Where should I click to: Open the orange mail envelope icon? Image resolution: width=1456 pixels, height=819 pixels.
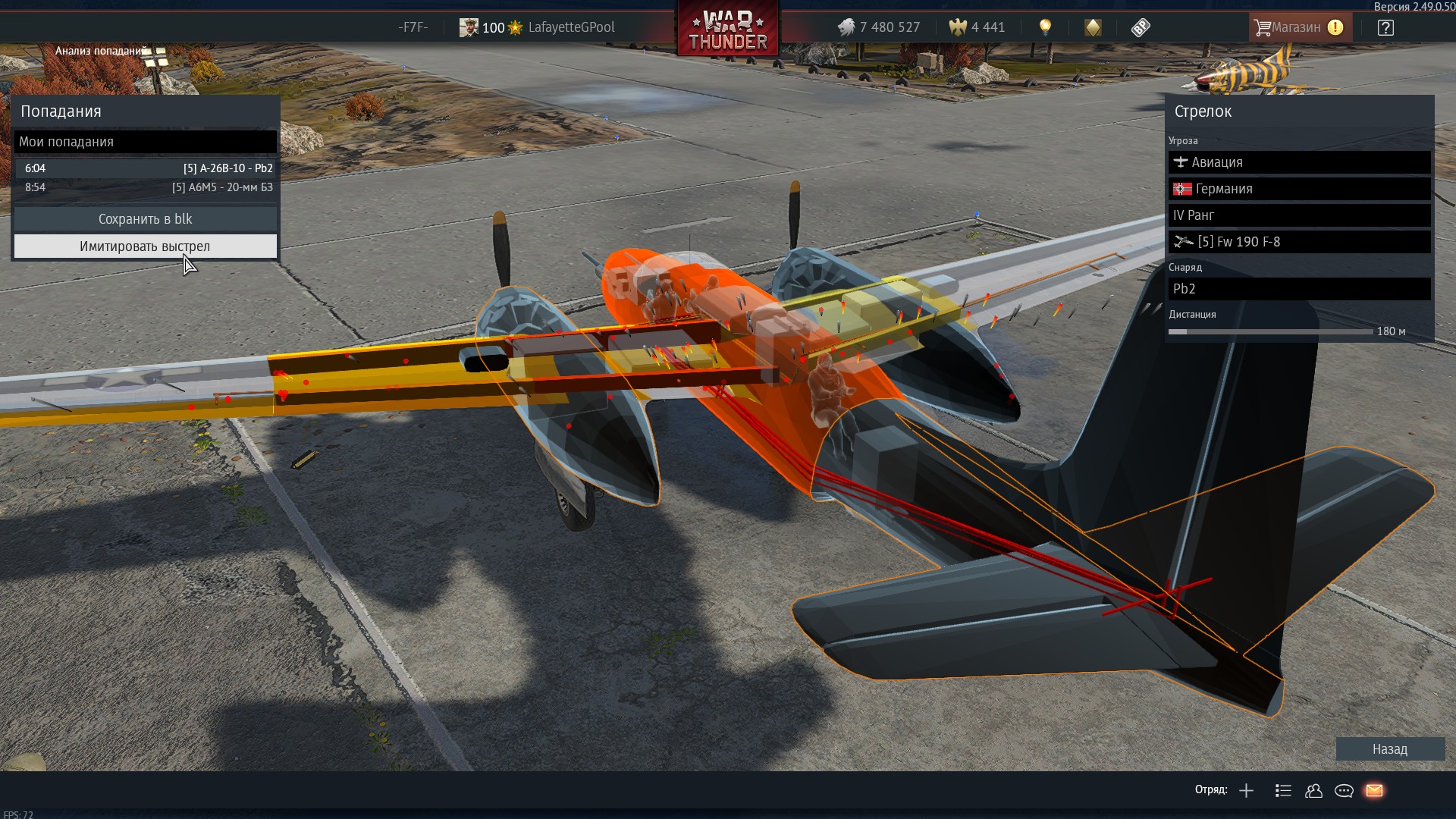point(1374,791)
